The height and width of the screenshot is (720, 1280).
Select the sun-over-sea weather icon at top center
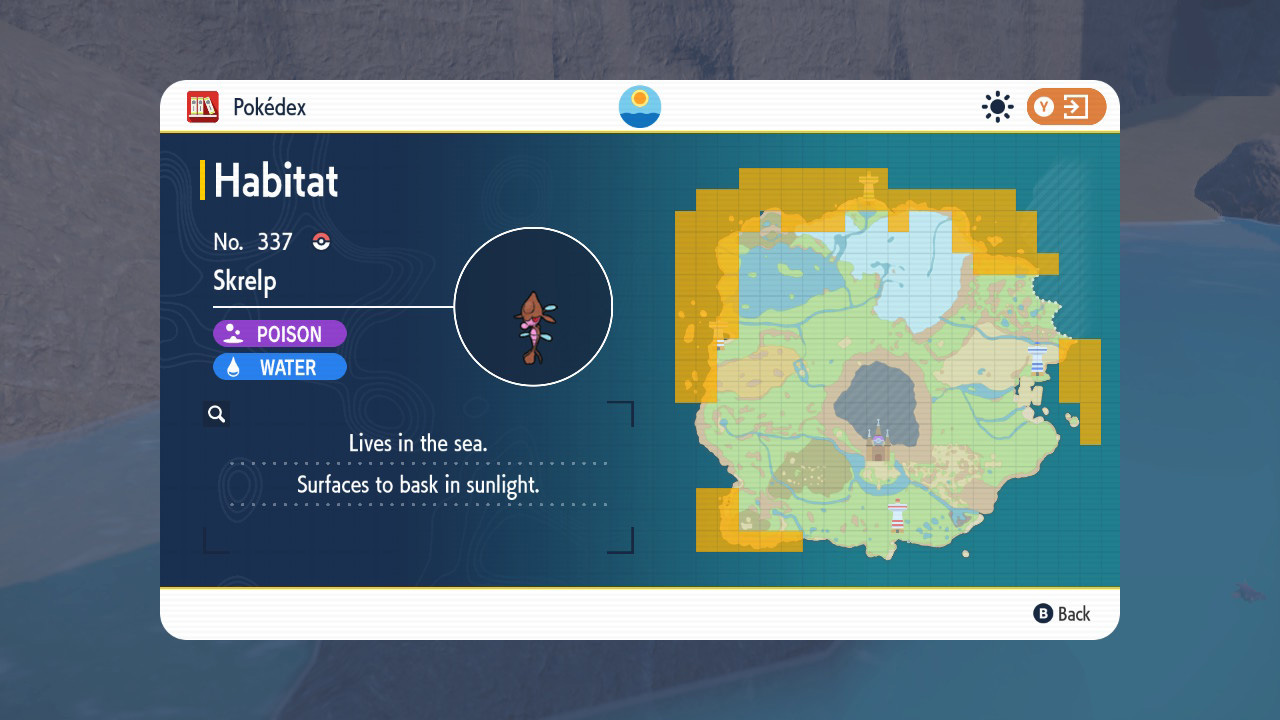pyautogui.click(x=639, y=106)
